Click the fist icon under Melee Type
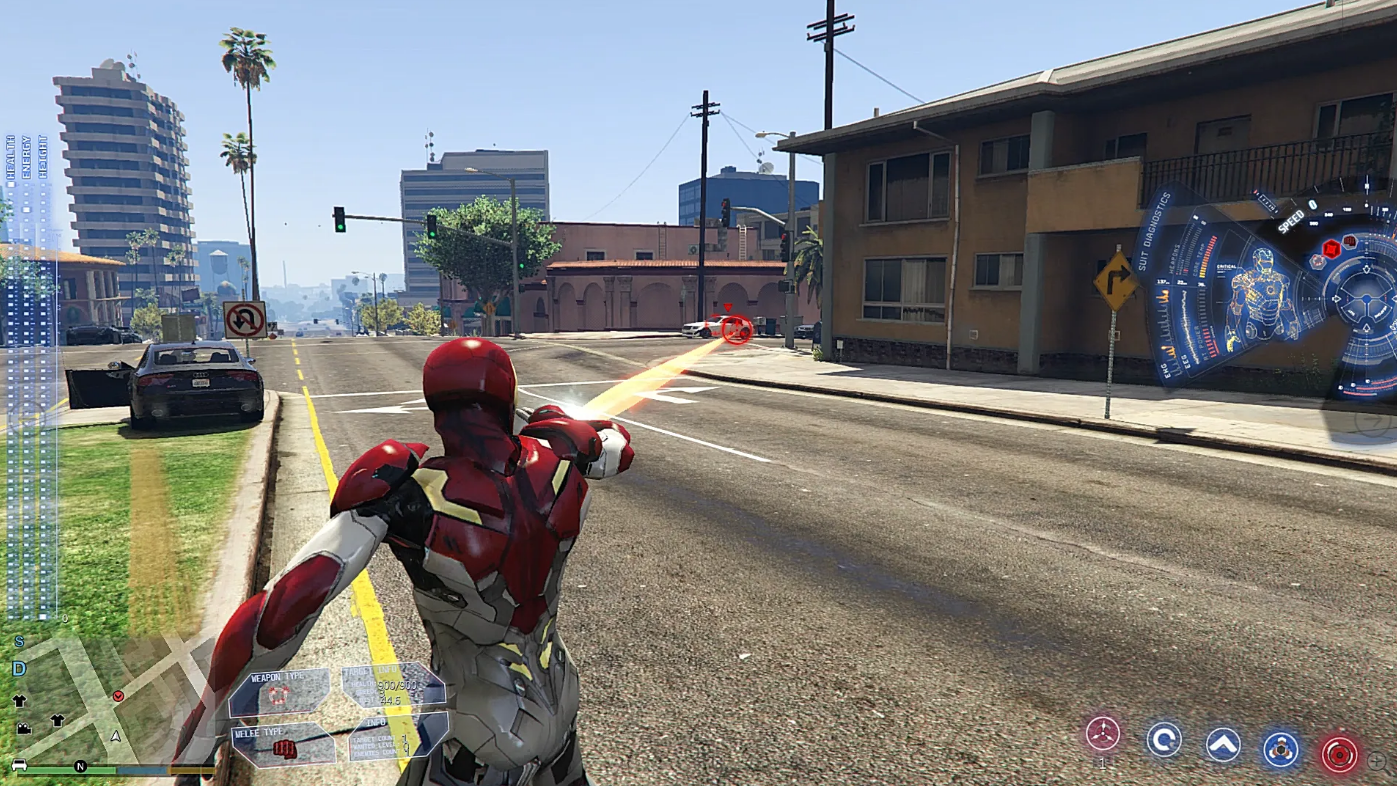The image size is (1397, 786). (x=285, y=748)
